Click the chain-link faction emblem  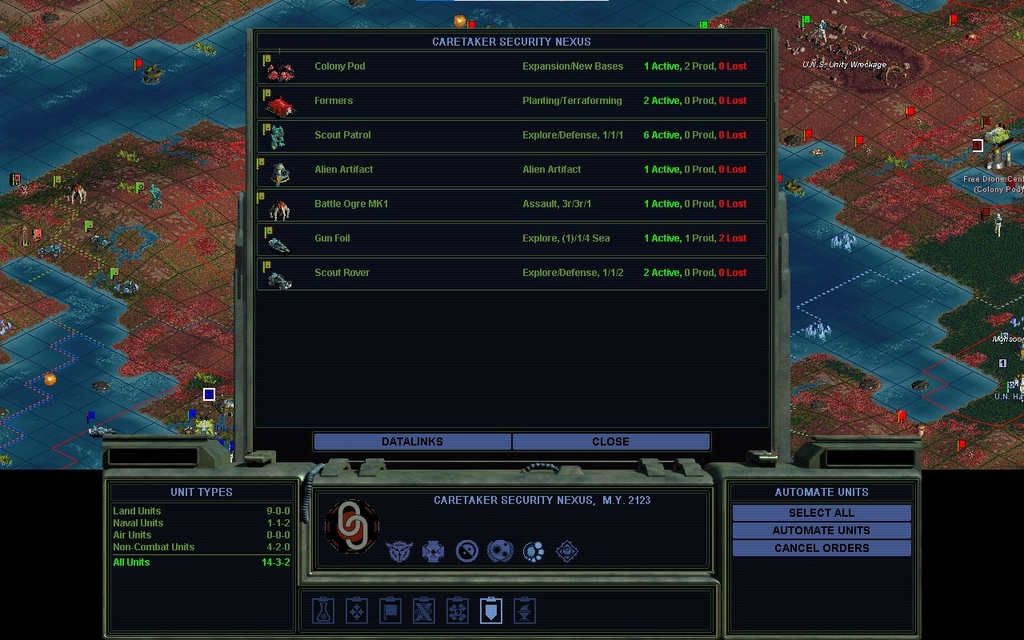[352, 526]
